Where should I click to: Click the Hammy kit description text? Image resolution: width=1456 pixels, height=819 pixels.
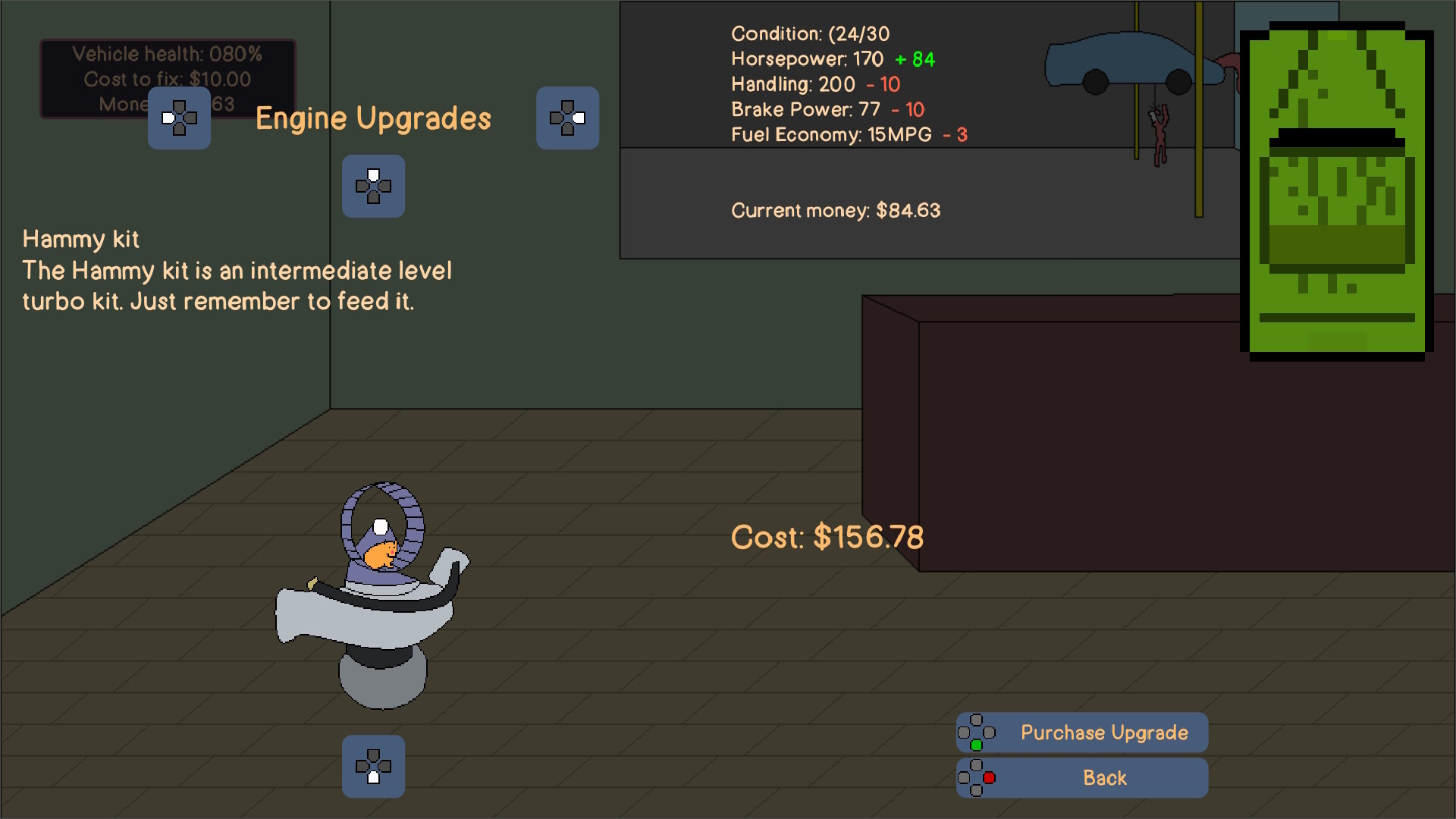(235, 286)
